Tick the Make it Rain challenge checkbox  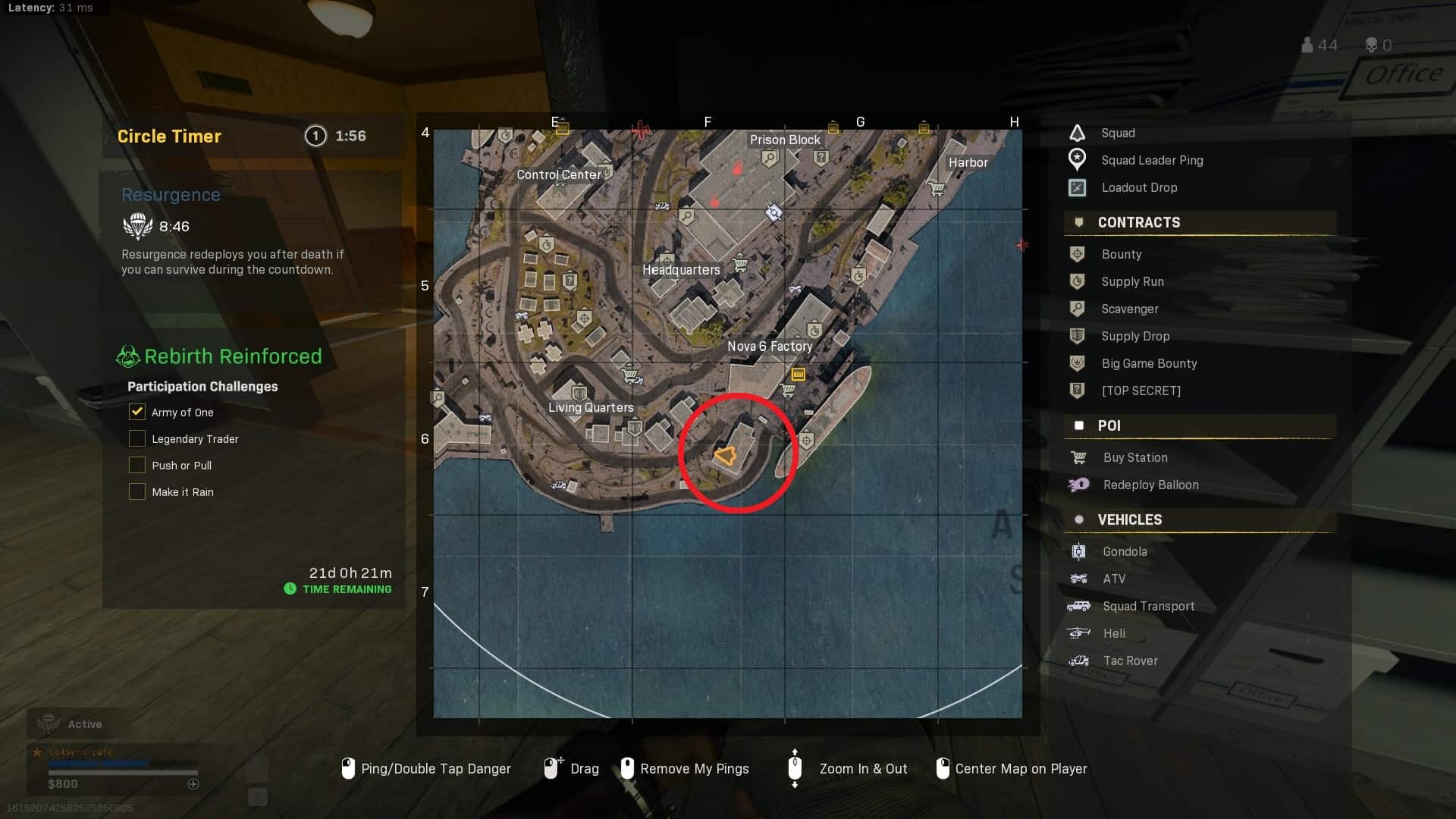coord(137,491)
